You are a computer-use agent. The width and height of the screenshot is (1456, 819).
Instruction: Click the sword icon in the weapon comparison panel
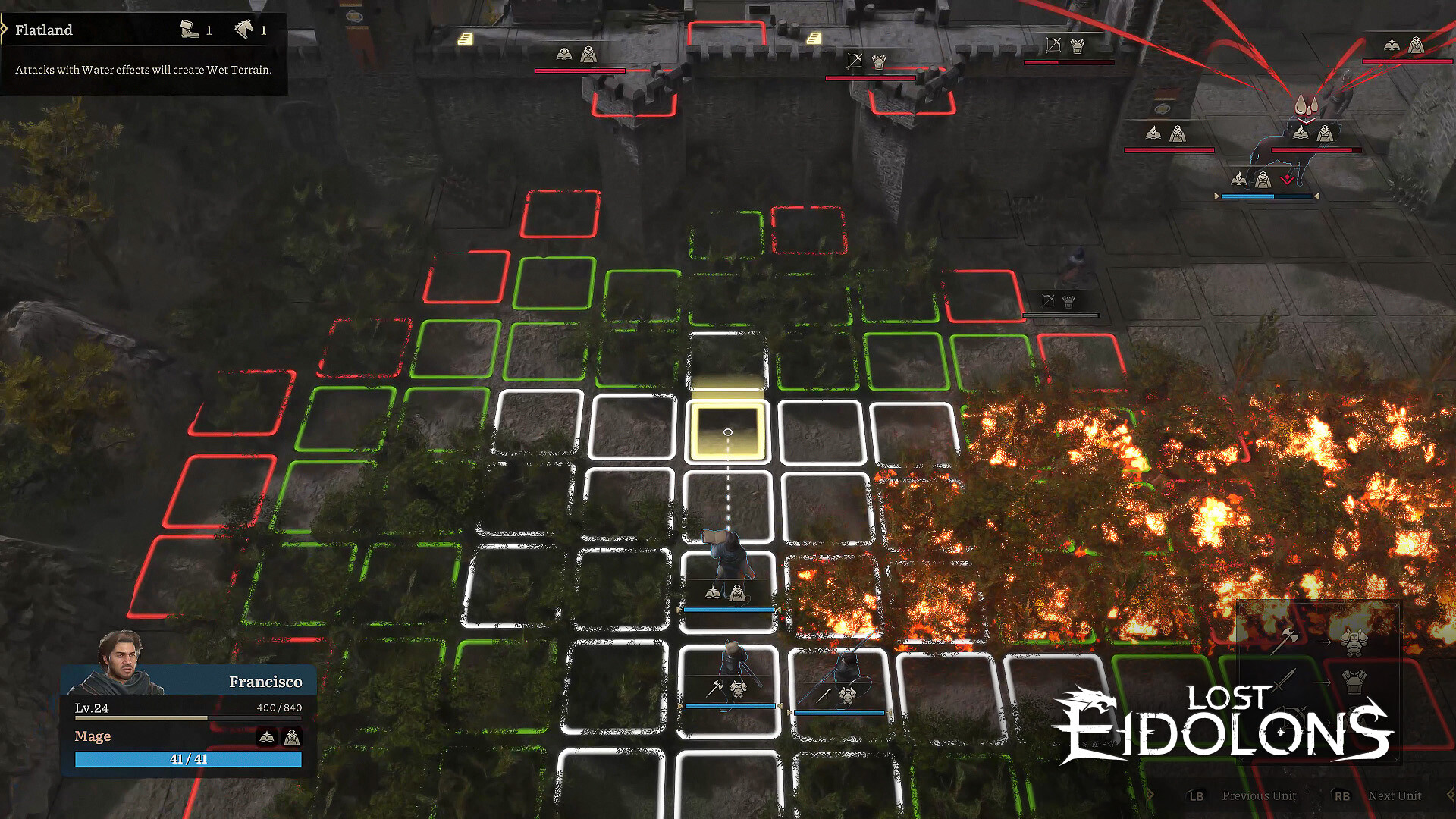click(1283, 681)
